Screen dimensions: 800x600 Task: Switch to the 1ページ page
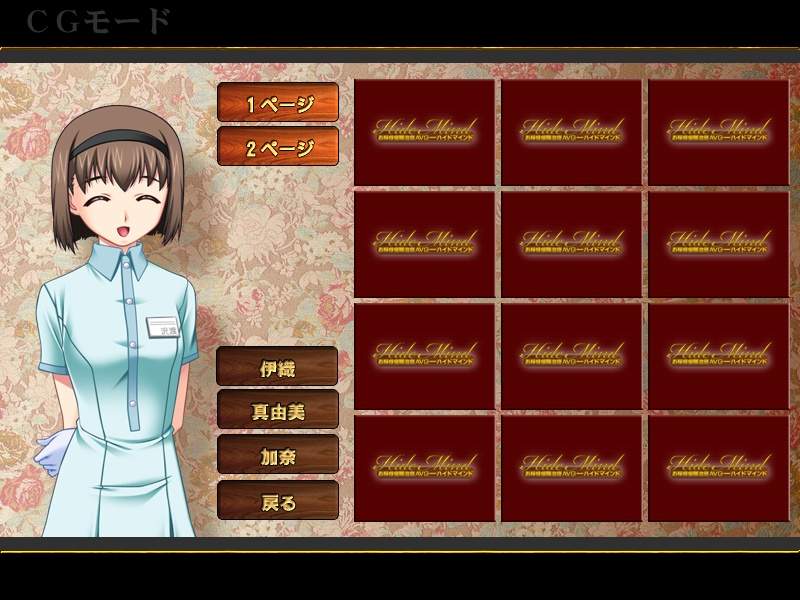[278, 103]
